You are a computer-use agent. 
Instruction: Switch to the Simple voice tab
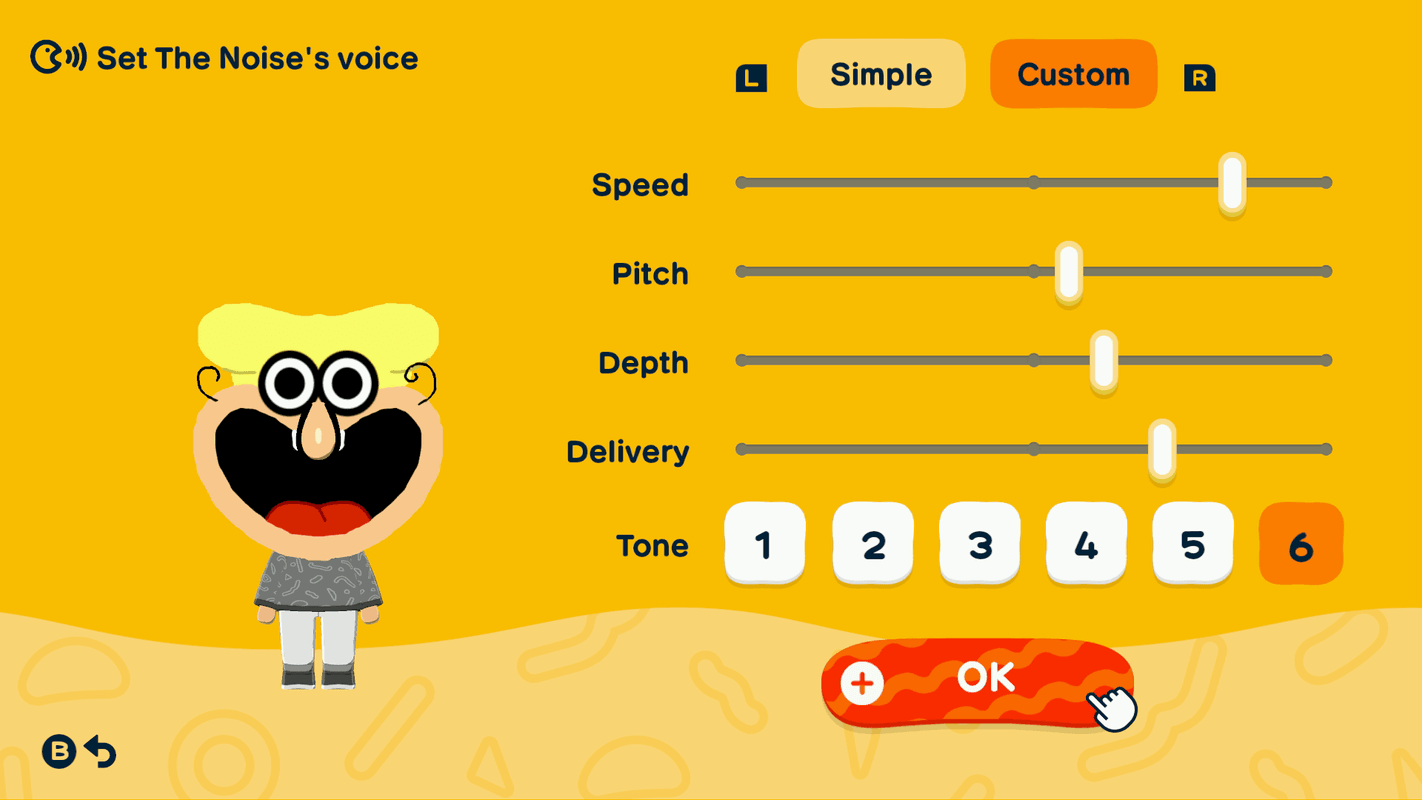(881, 73)
